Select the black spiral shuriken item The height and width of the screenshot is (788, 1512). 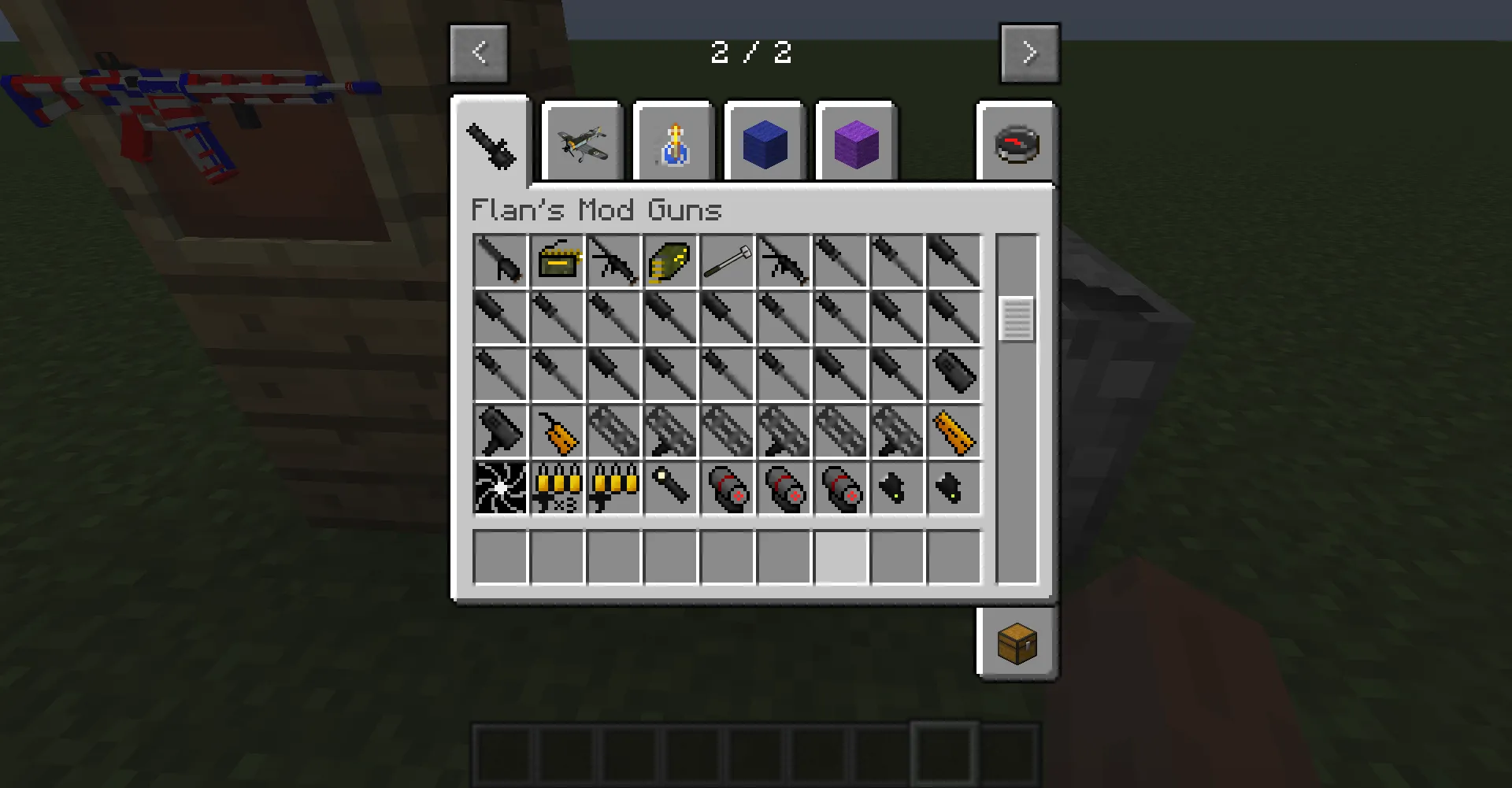point(499,488)
